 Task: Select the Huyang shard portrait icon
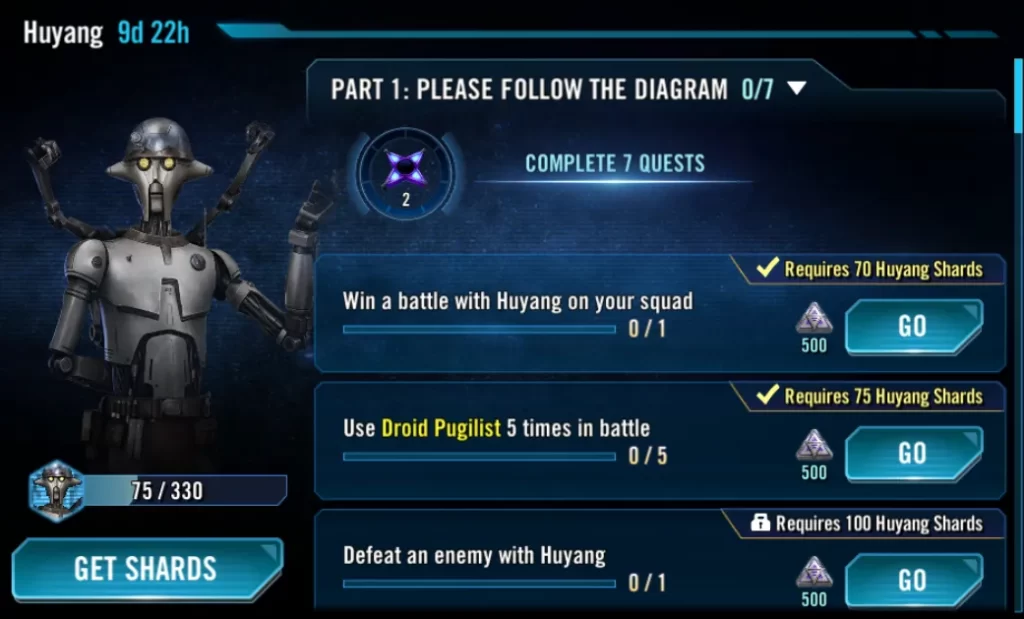[x=56, y=490]
